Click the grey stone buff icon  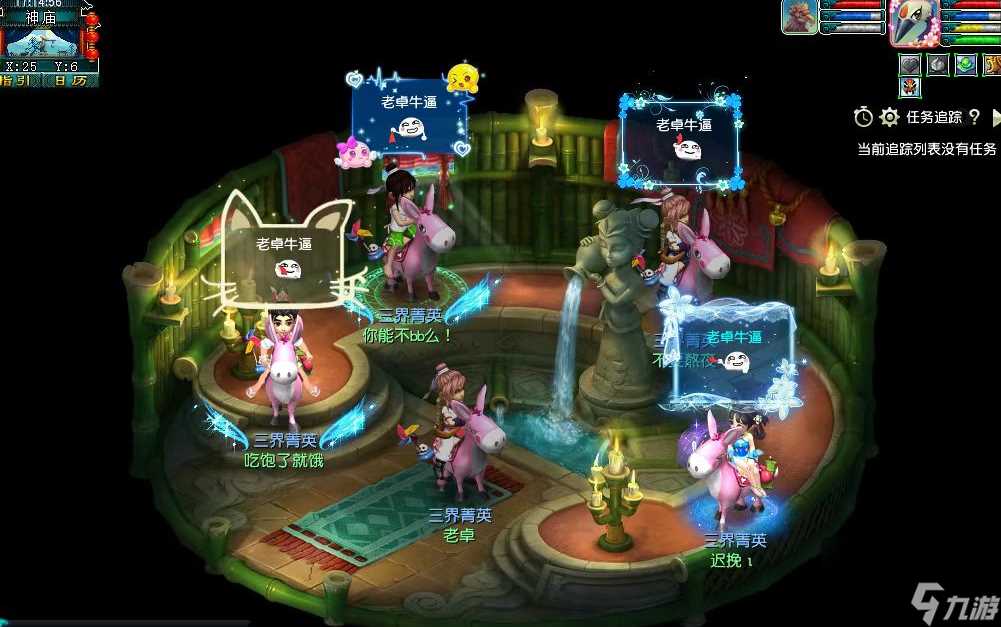937,64
